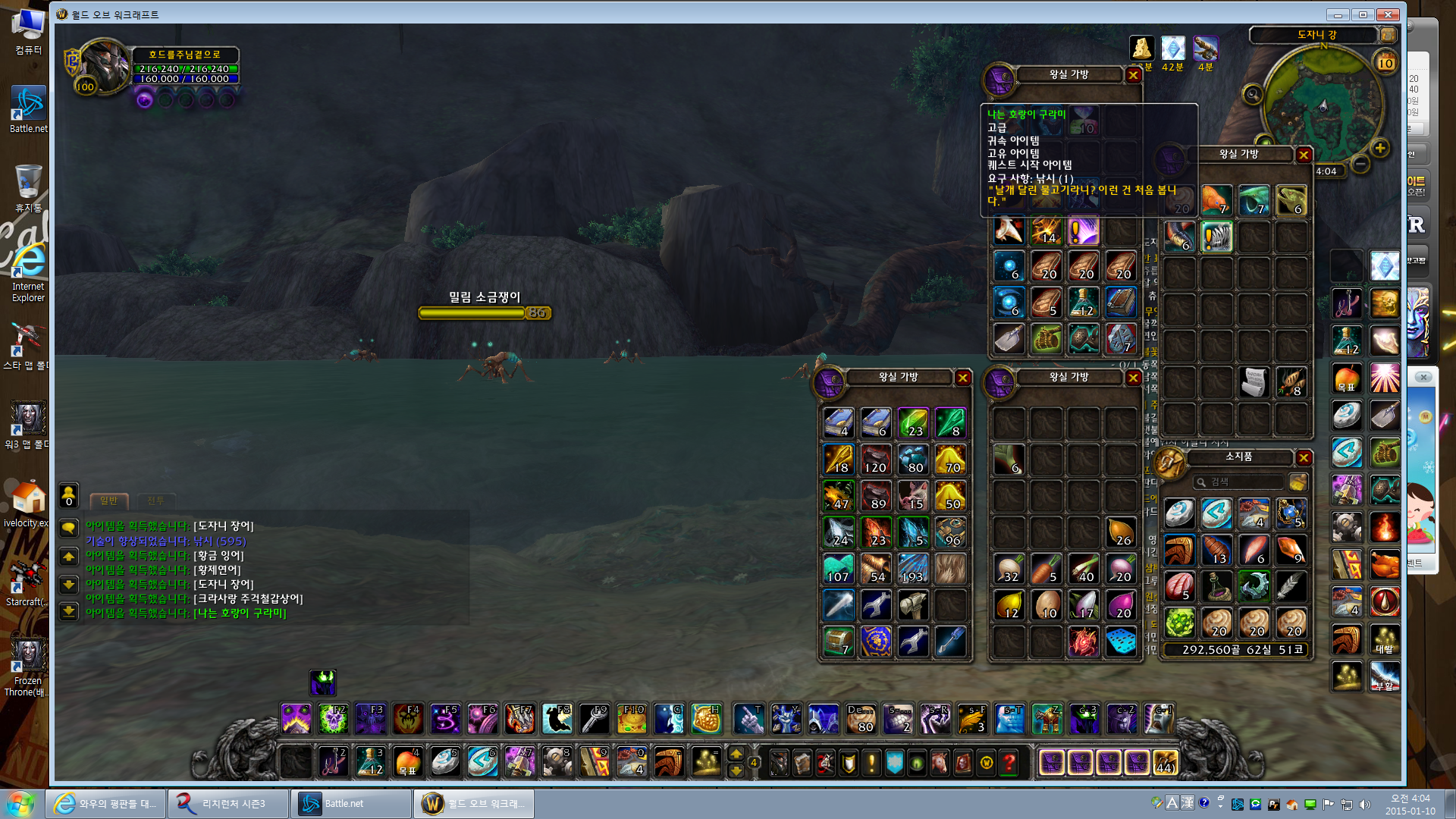Select the white feather item
1456x819 pixels.
pyautogui.click(x=1291, y=585)
